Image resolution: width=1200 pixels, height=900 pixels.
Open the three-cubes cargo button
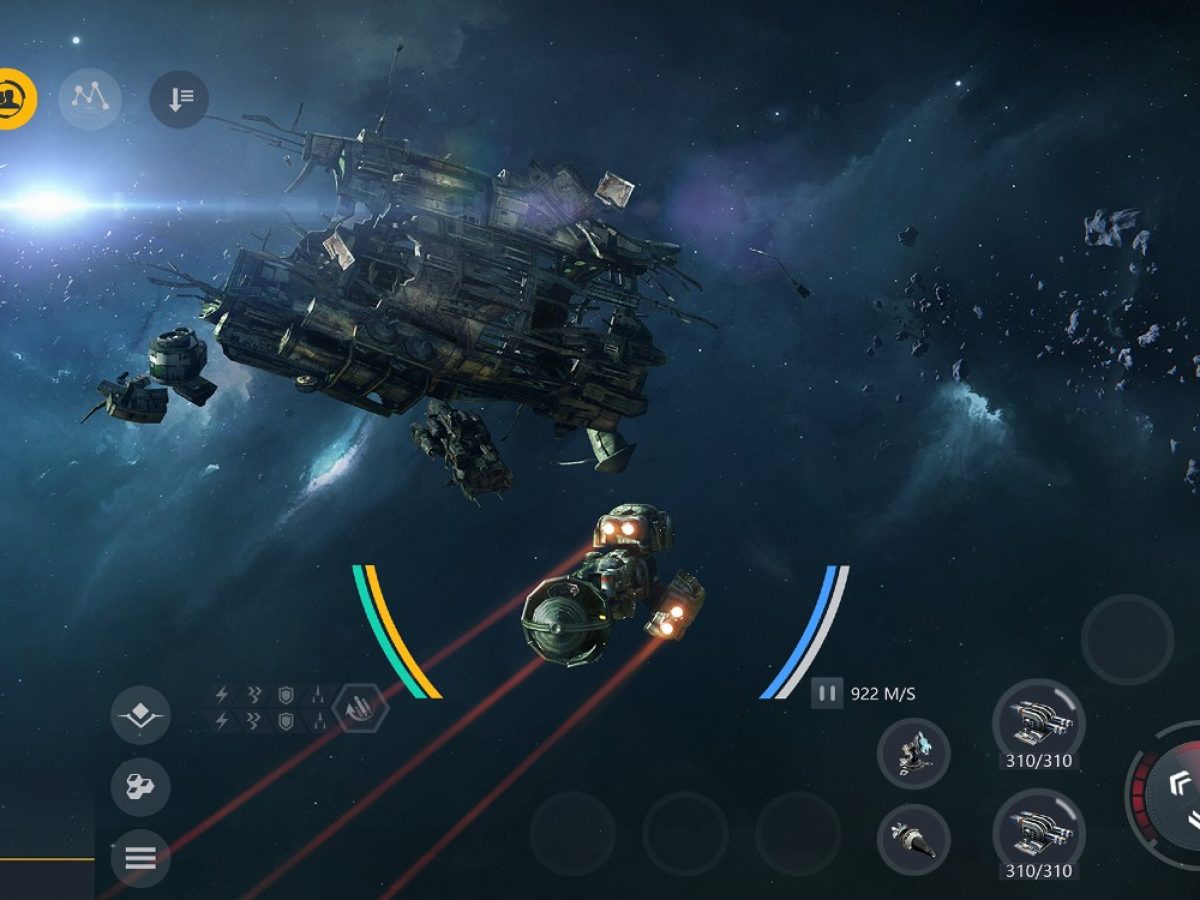click(140, 787)
